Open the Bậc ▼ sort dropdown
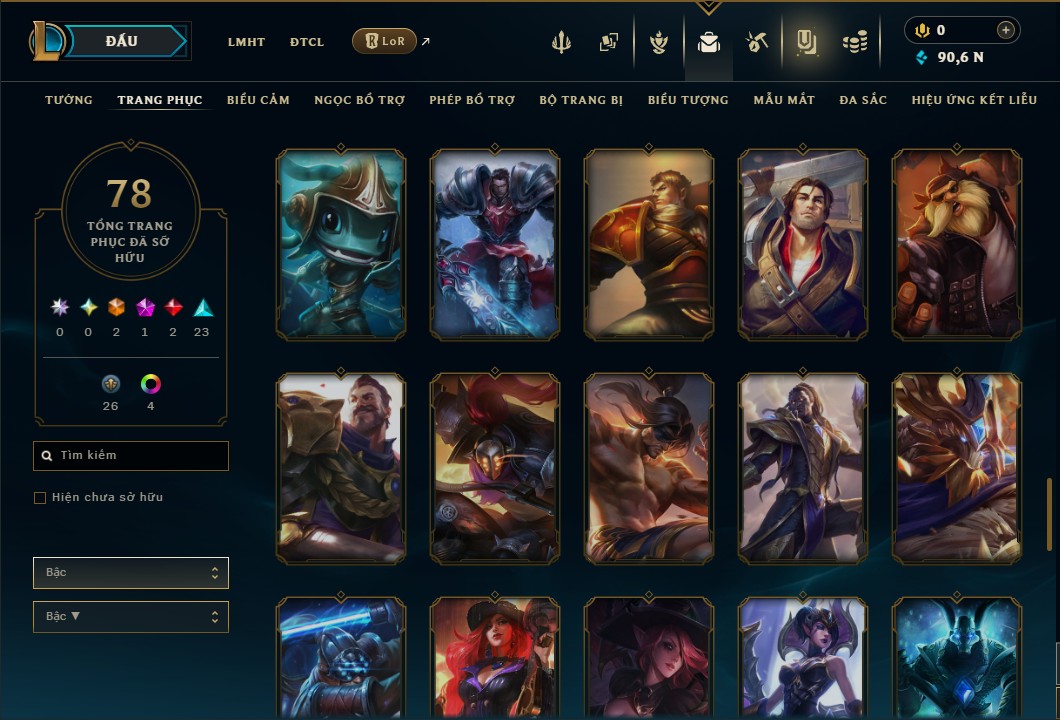 [x=131, y=617]
